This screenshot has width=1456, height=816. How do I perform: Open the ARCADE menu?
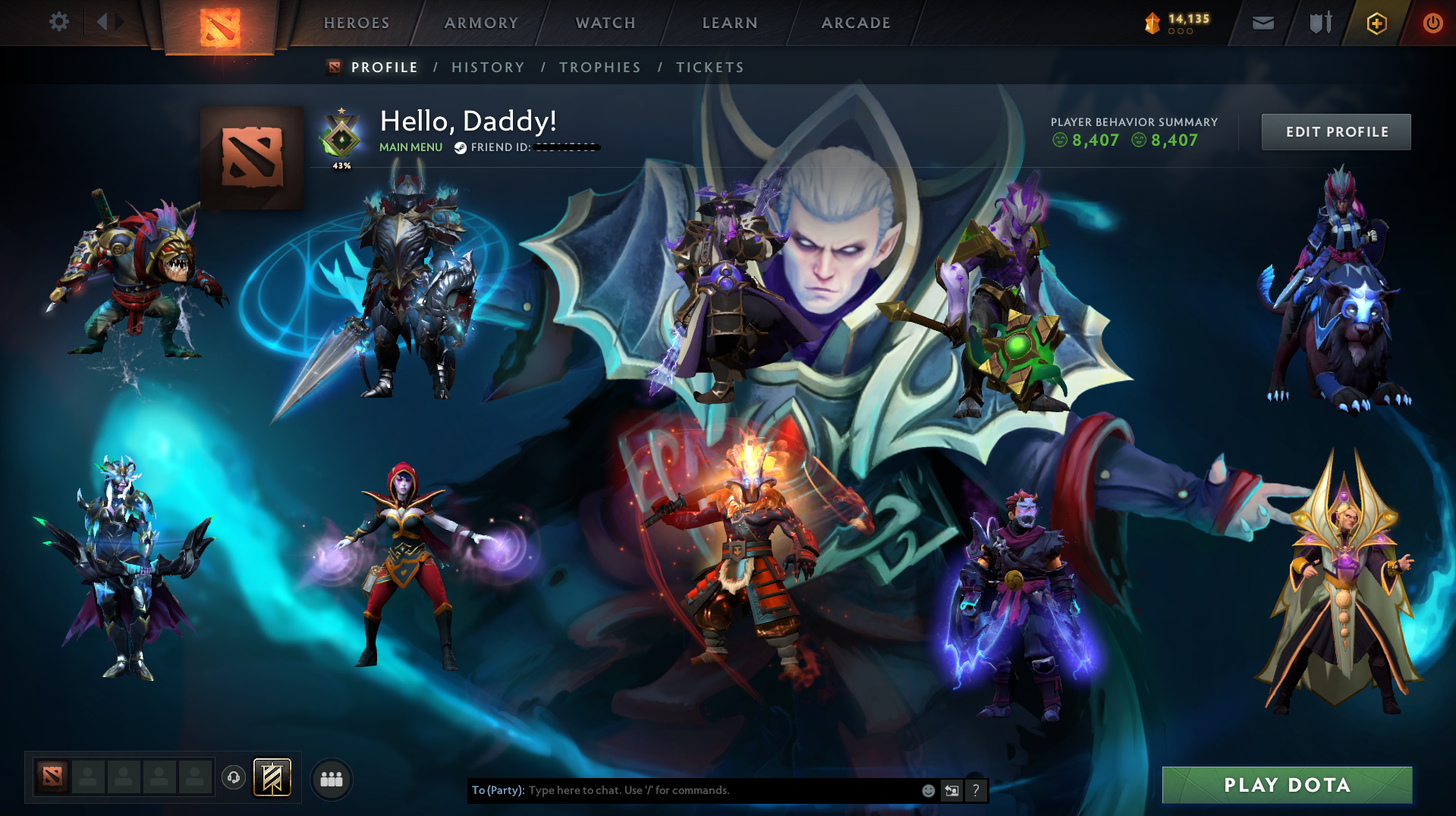point(855,23)
